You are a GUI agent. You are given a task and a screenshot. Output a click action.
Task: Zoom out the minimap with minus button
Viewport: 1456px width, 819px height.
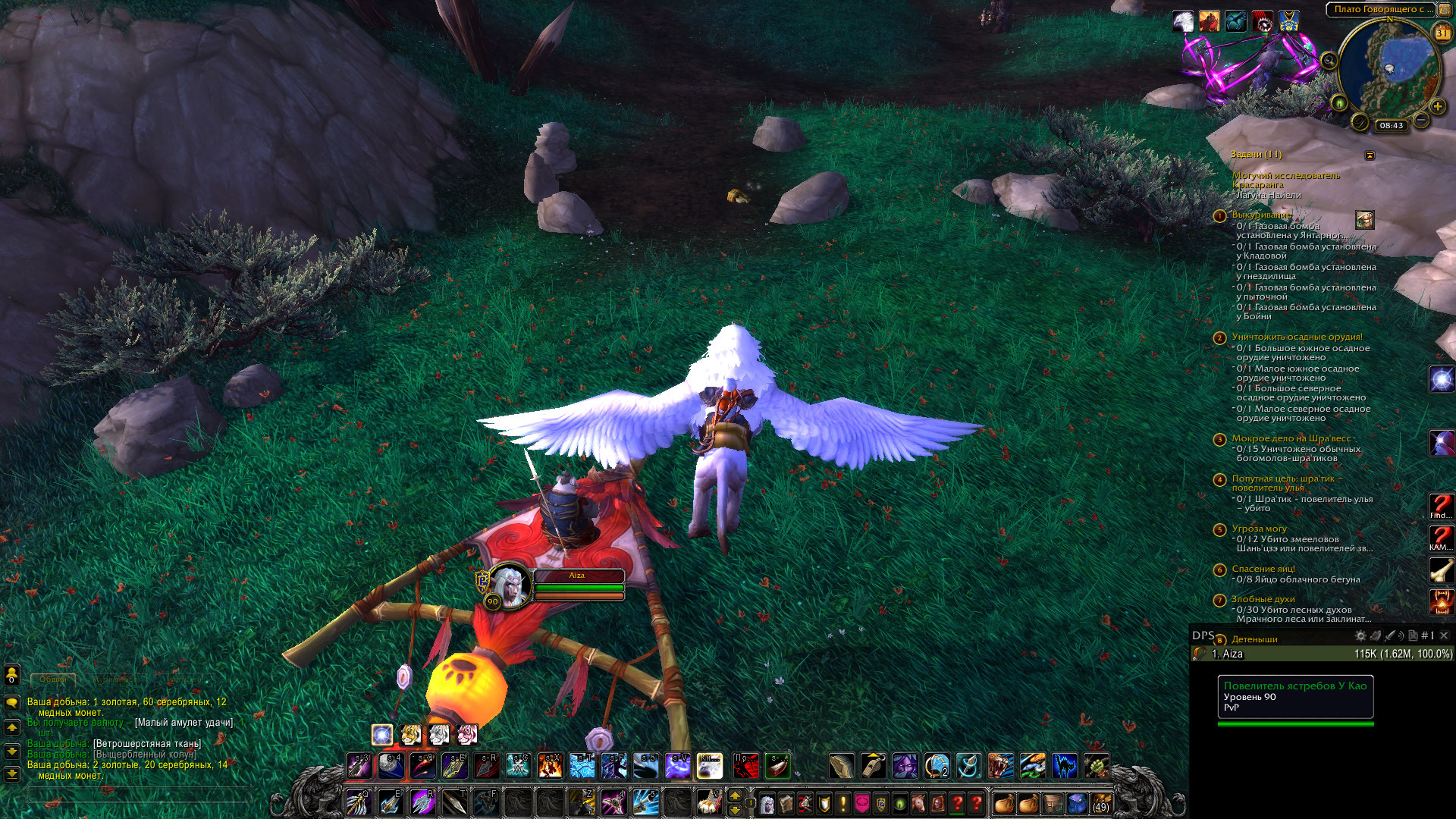(1422, 121)
